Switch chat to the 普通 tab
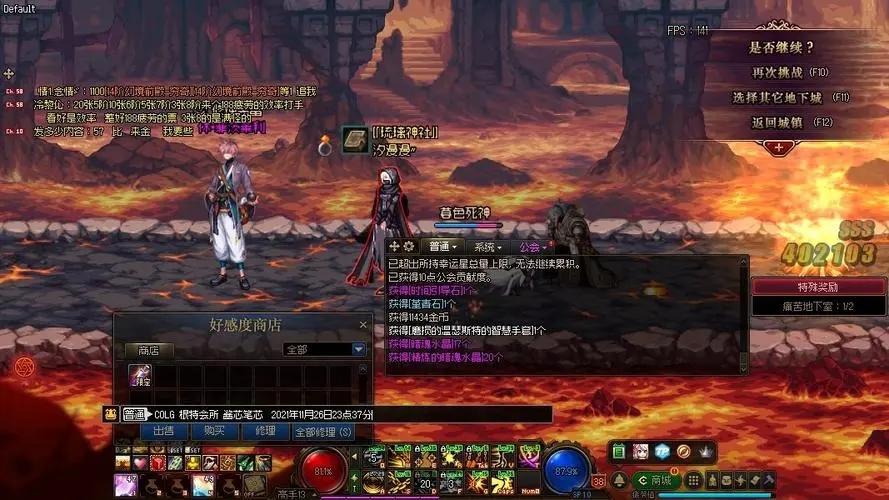889x500 pixels. click(x=440, y=246)
